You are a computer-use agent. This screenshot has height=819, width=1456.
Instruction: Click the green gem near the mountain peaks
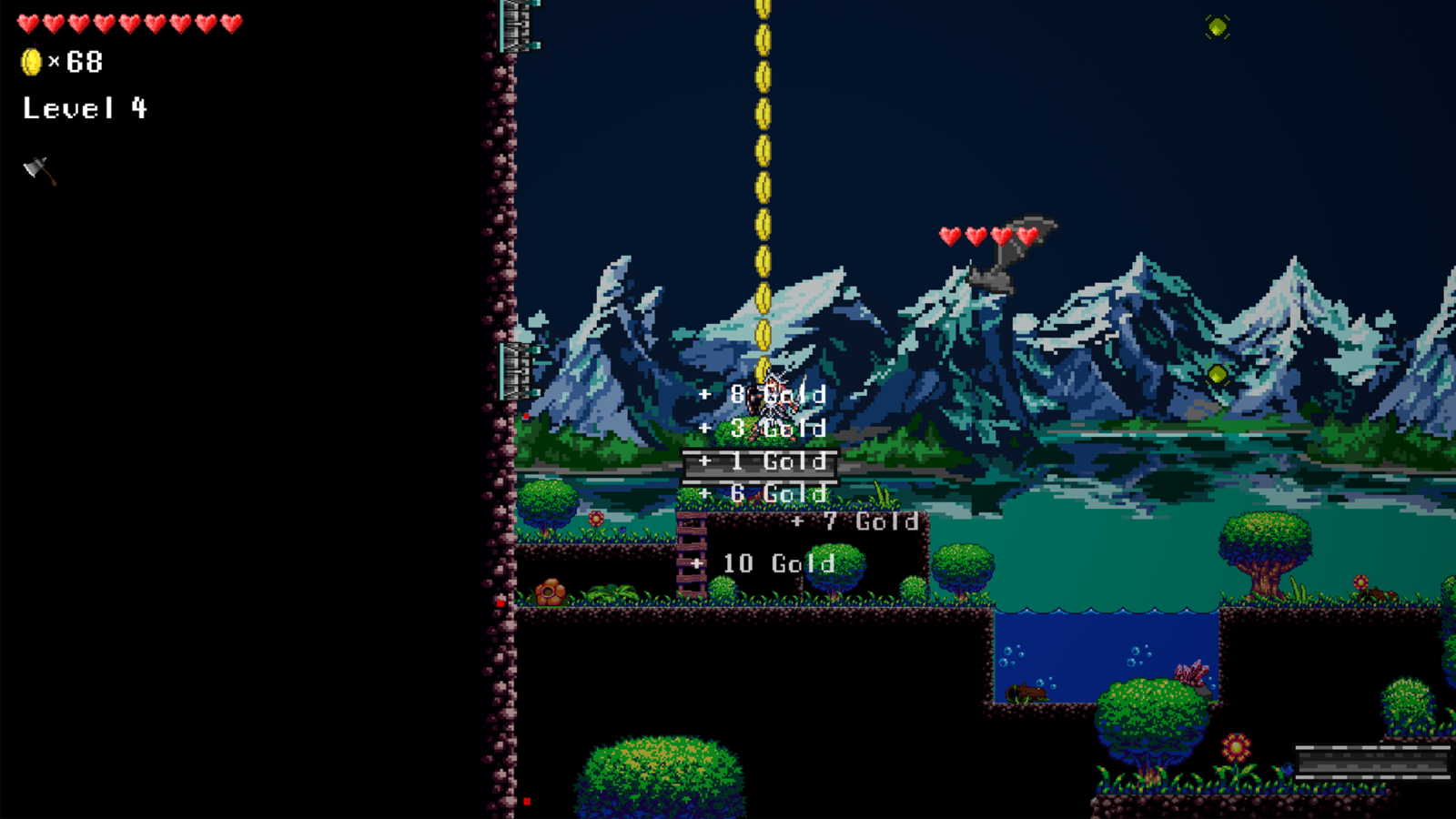coord(1217,374)
